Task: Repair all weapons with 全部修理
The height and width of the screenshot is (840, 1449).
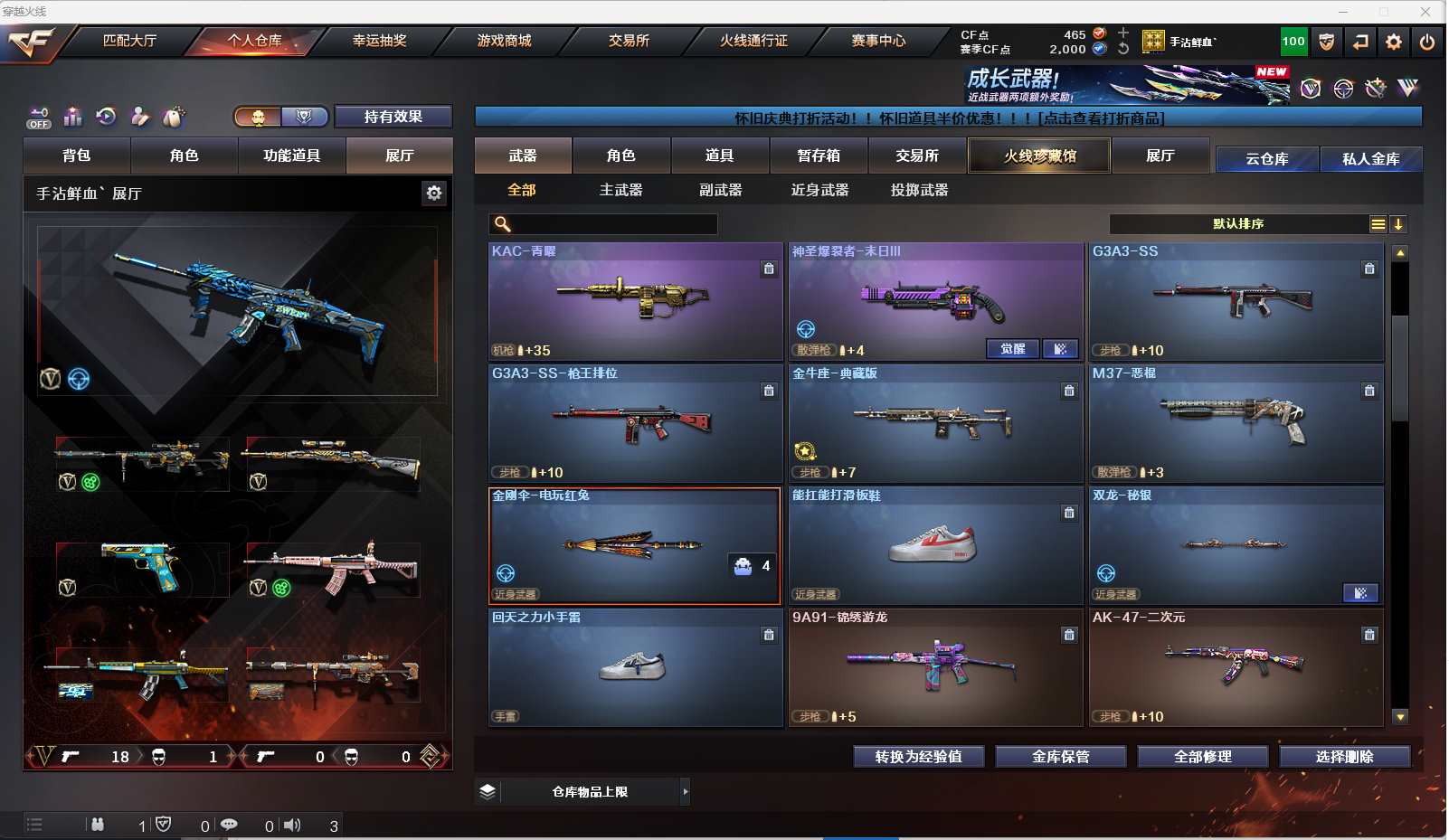Action: [1202, 757]
